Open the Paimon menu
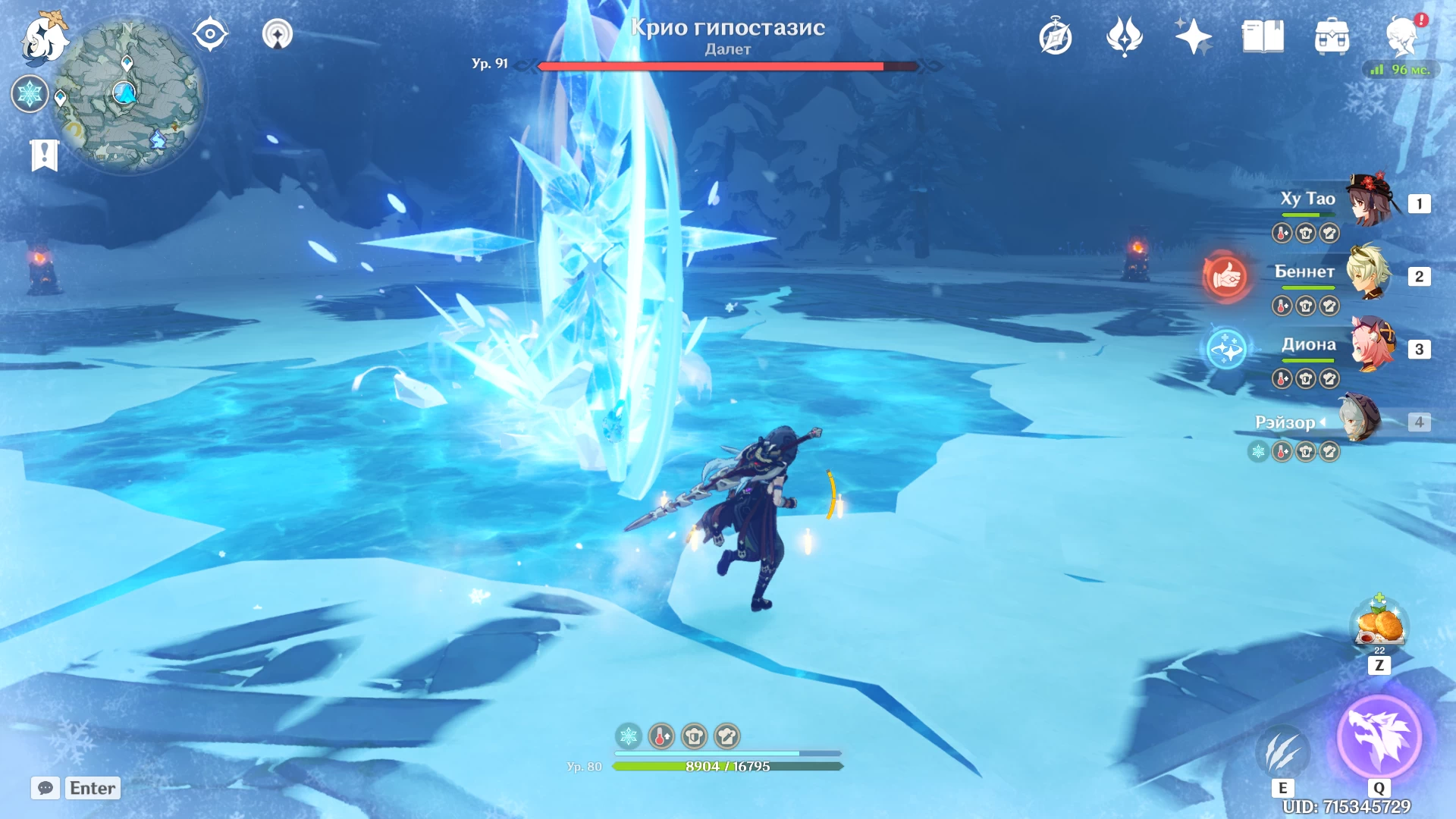Screen dimensions: 1456x819 pos(44,38)
